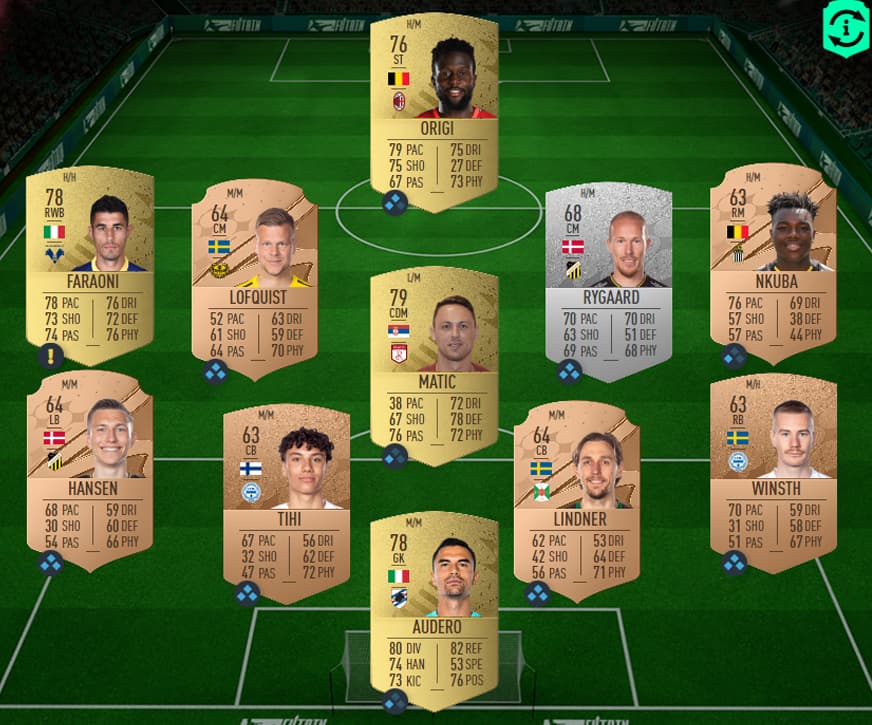Pick the Tihi centre back card
The height and width of the screenshot is (725, 872).
(286, 495)
